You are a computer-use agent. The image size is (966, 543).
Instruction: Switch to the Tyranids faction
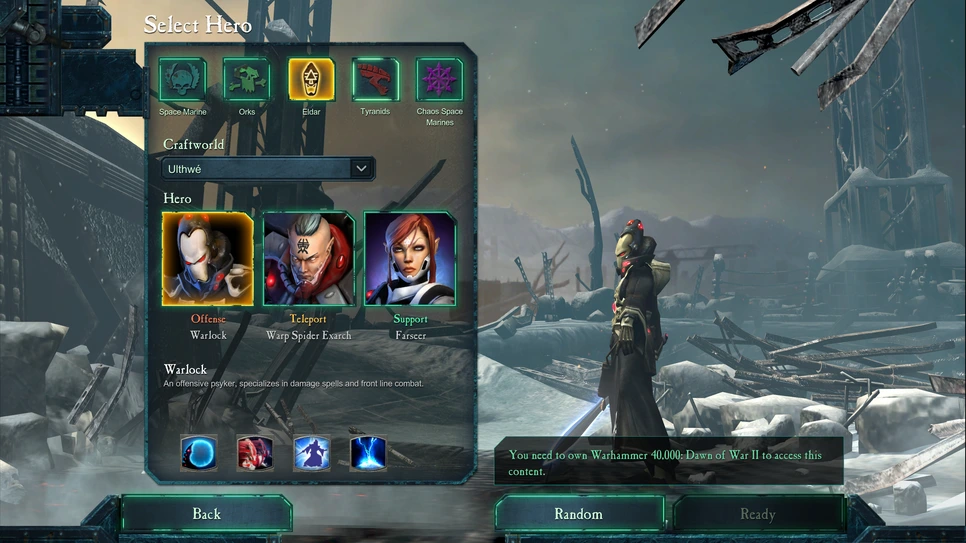point(375,79)
